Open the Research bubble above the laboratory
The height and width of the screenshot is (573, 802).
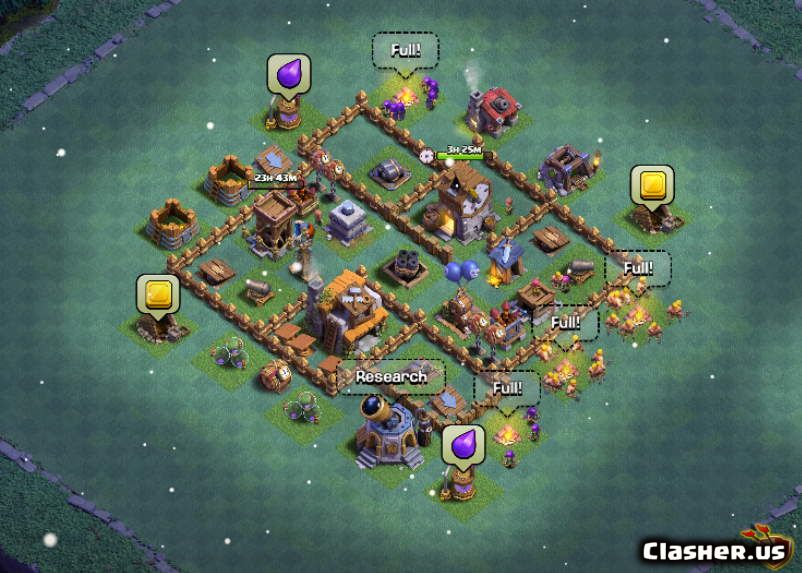click(391, 377)
